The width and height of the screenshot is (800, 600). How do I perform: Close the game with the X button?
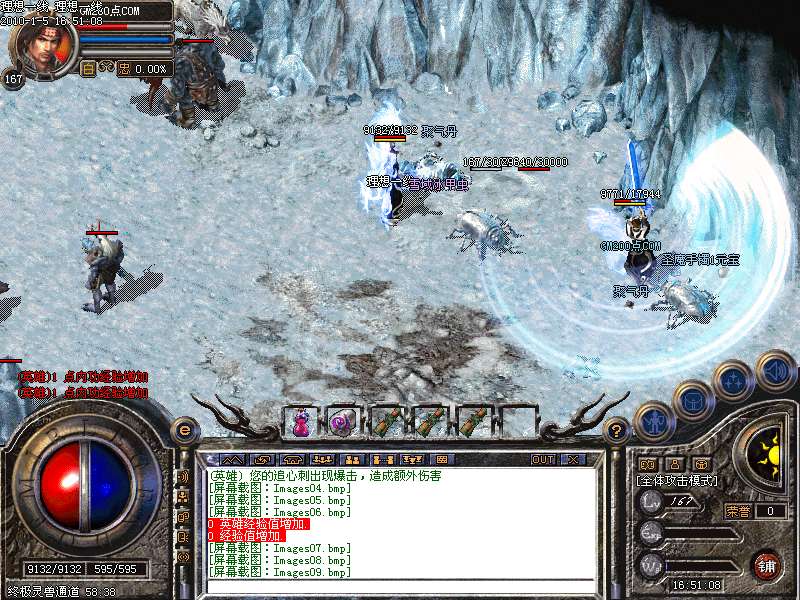pyautogui.click(x=573, y=459)
